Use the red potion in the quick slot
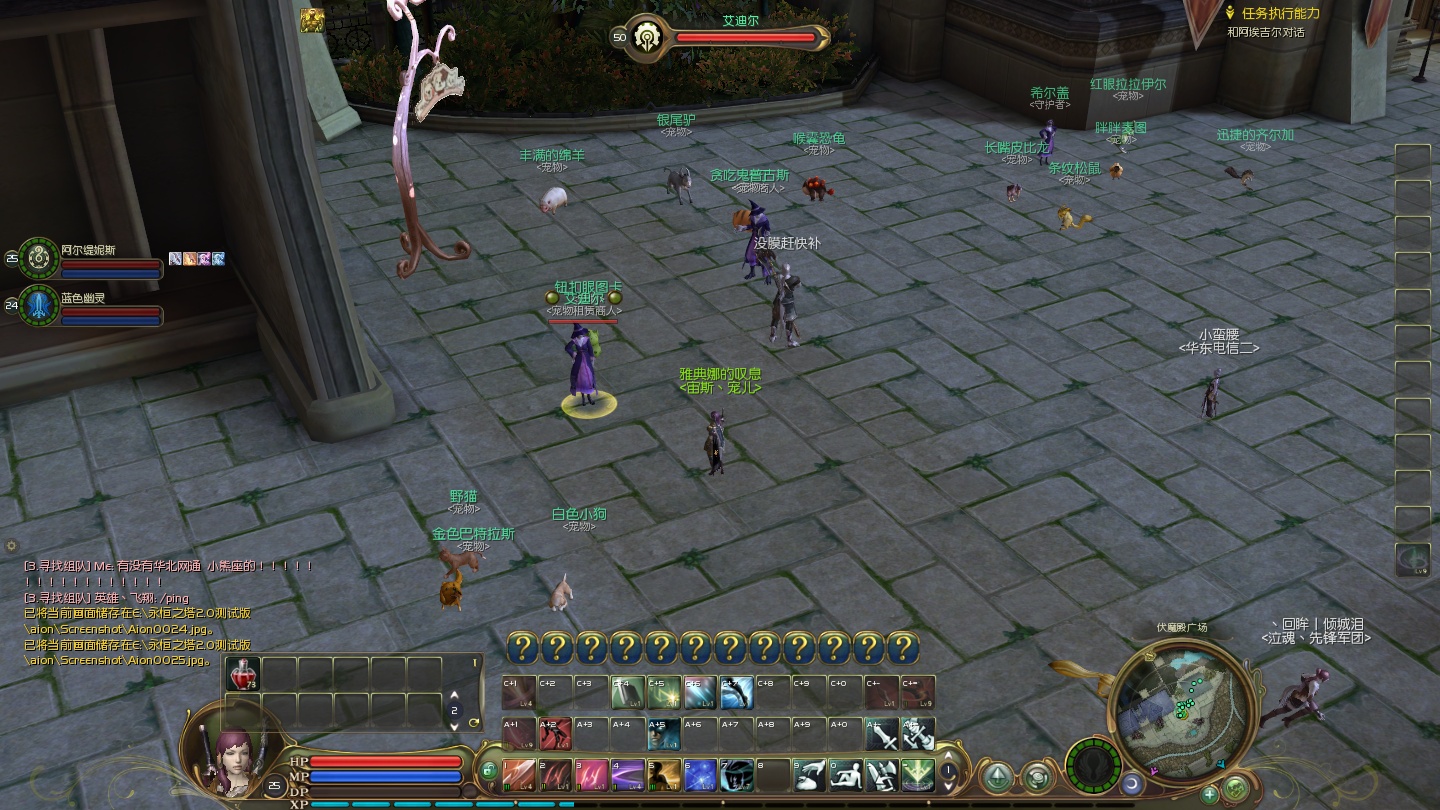Viewport: 1440px width, 810px height. click(x=242, y=674)
